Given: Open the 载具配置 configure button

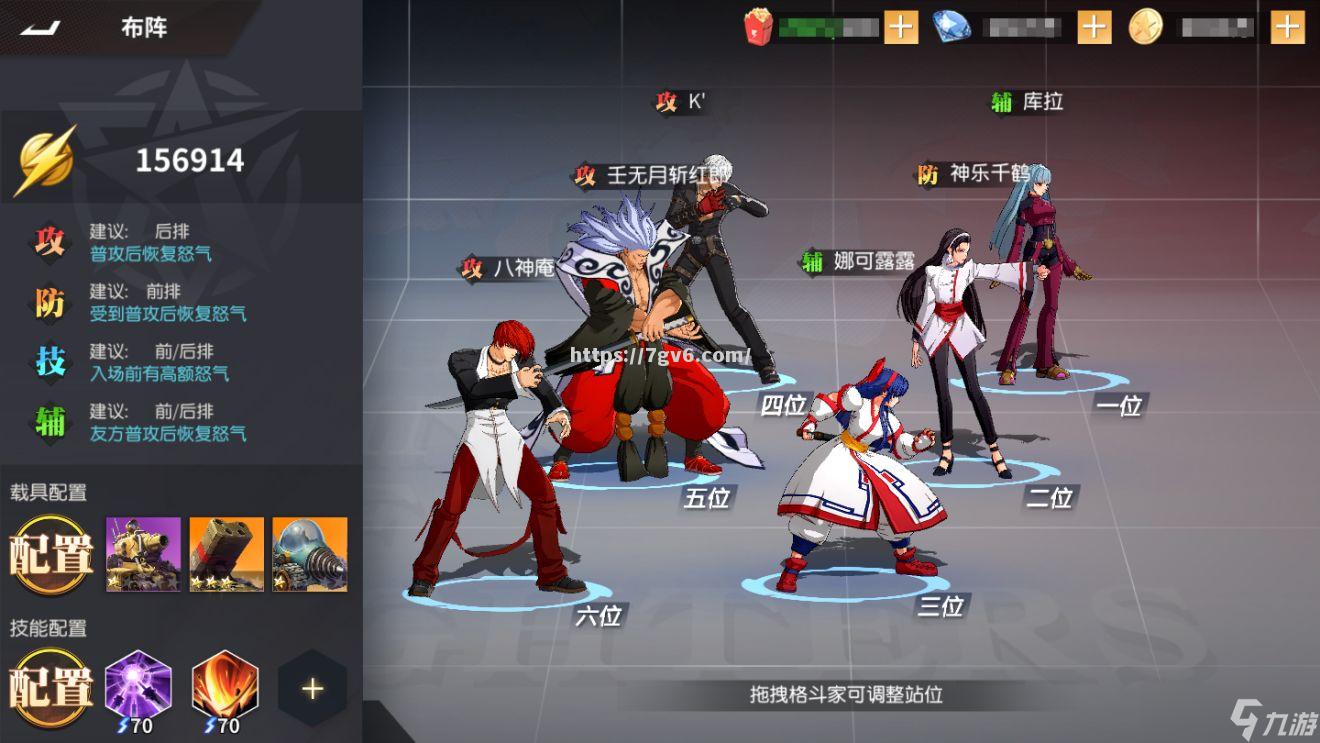Looking at the screenshot, I should (50, 552).
